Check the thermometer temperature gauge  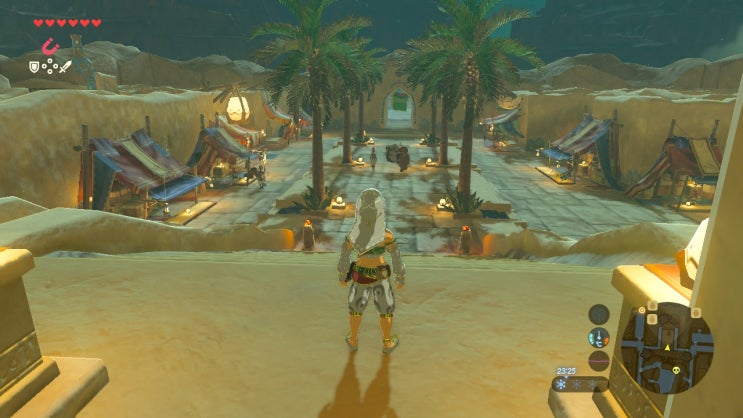[599, 337]
